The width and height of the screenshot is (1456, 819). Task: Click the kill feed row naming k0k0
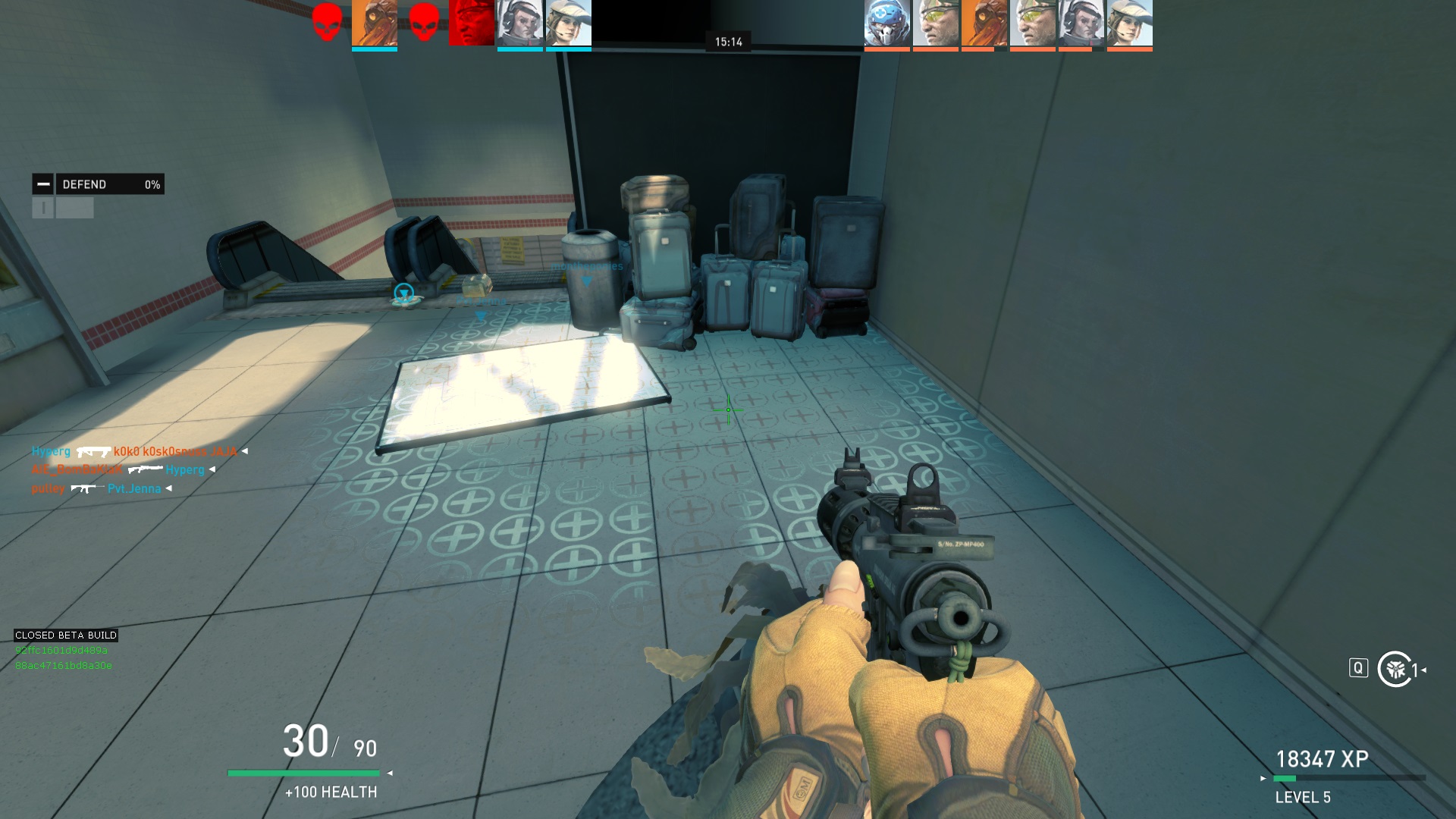coord(140,452)
